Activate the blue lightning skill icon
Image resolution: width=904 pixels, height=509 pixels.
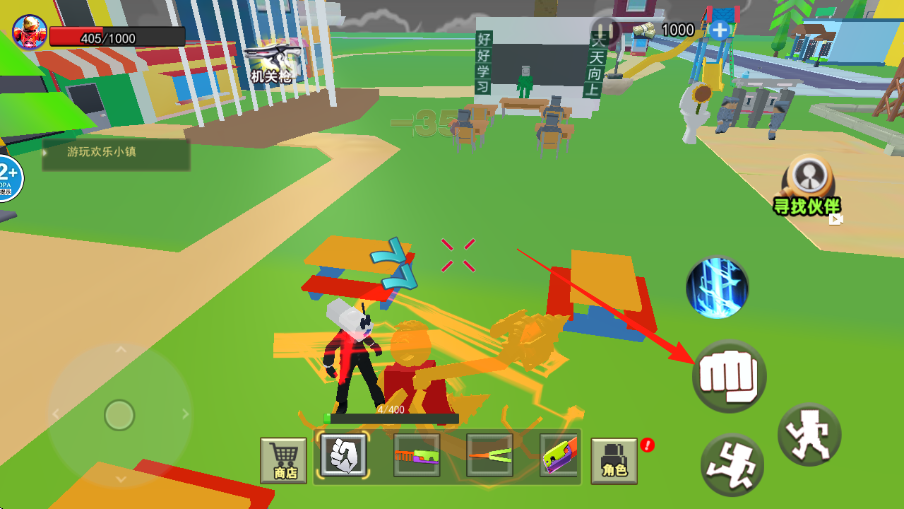pos(717,287)
